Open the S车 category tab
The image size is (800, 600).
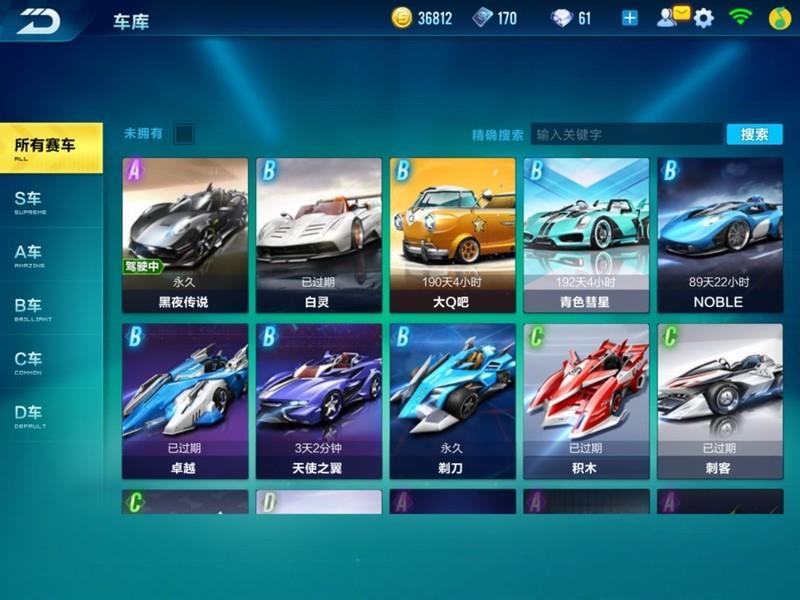point(50,200)
